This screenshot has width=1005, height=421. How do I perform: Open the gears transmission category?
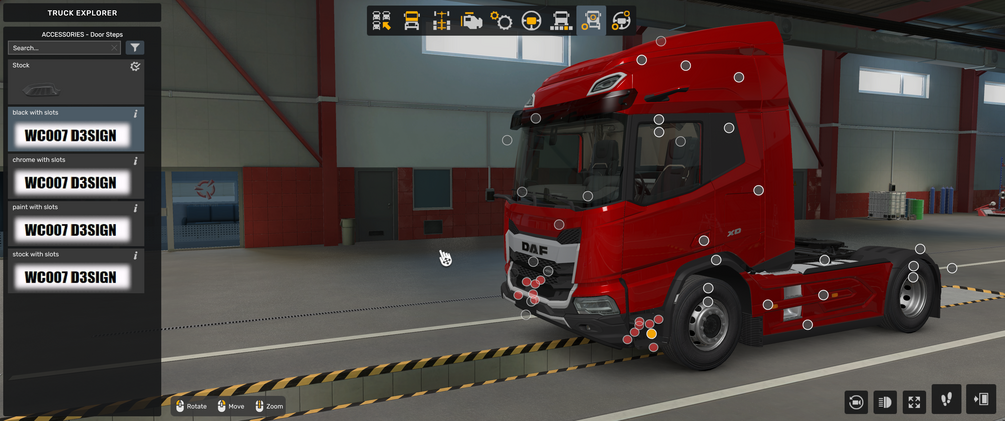click(501, 20)
